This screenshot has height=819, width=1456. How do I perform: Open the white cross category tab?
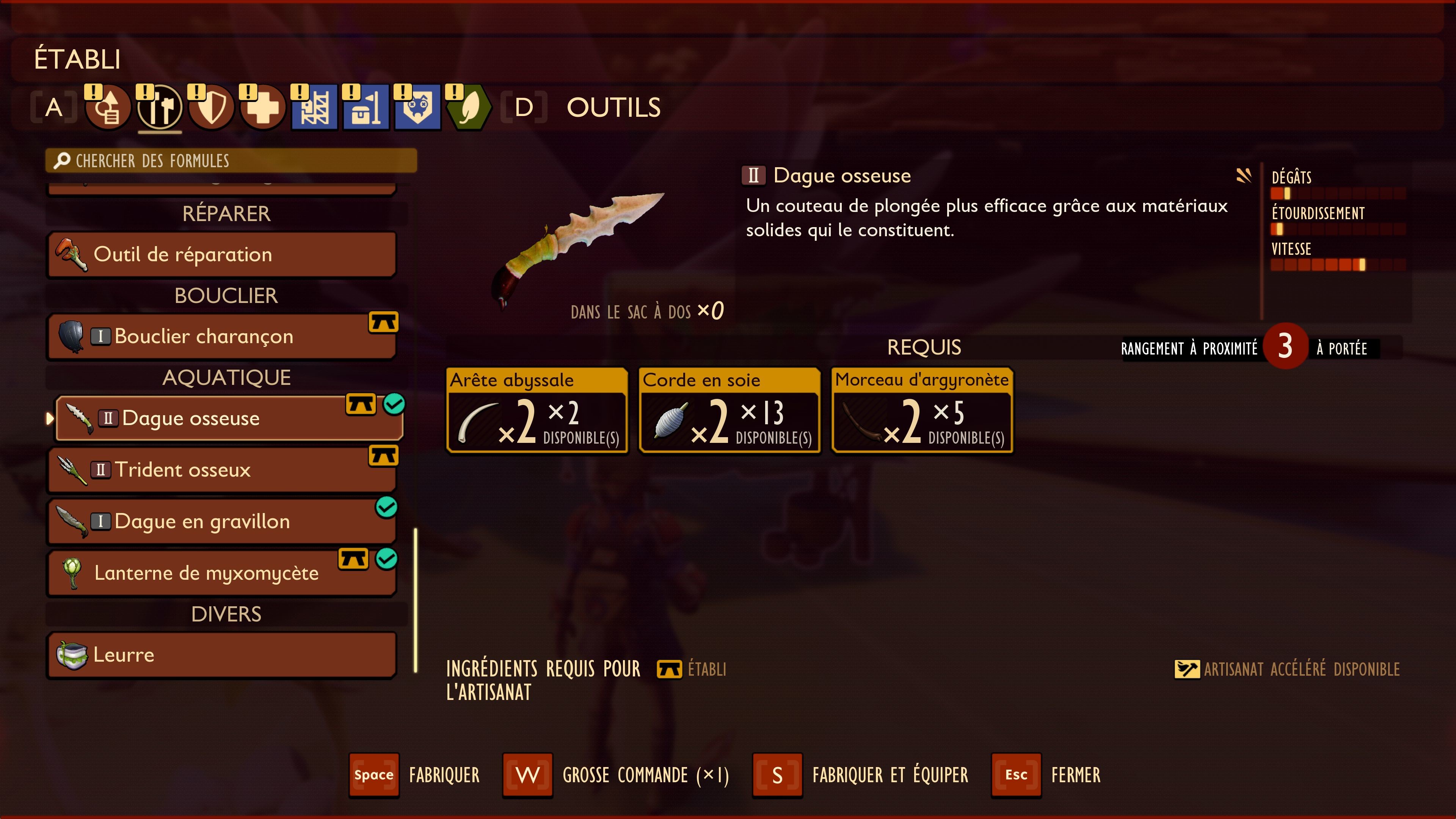263,107
